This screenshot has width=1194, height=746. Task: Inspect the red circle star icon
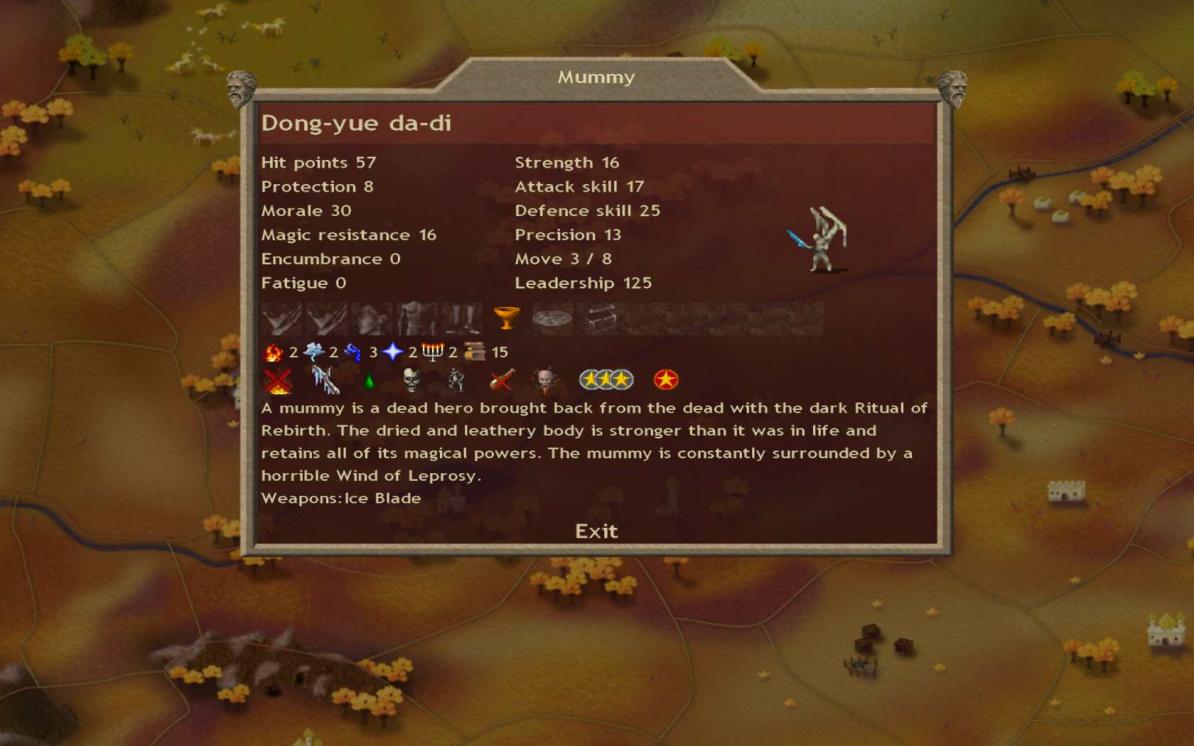point(666,380)
